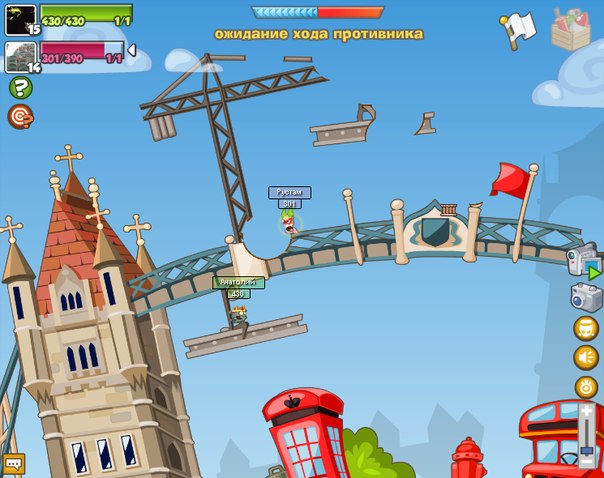Image resolution: width=604 pixels, height=478 pixels.
Task: Click the round yellow face button above the speaker
Action: click(x=586, y=328)
